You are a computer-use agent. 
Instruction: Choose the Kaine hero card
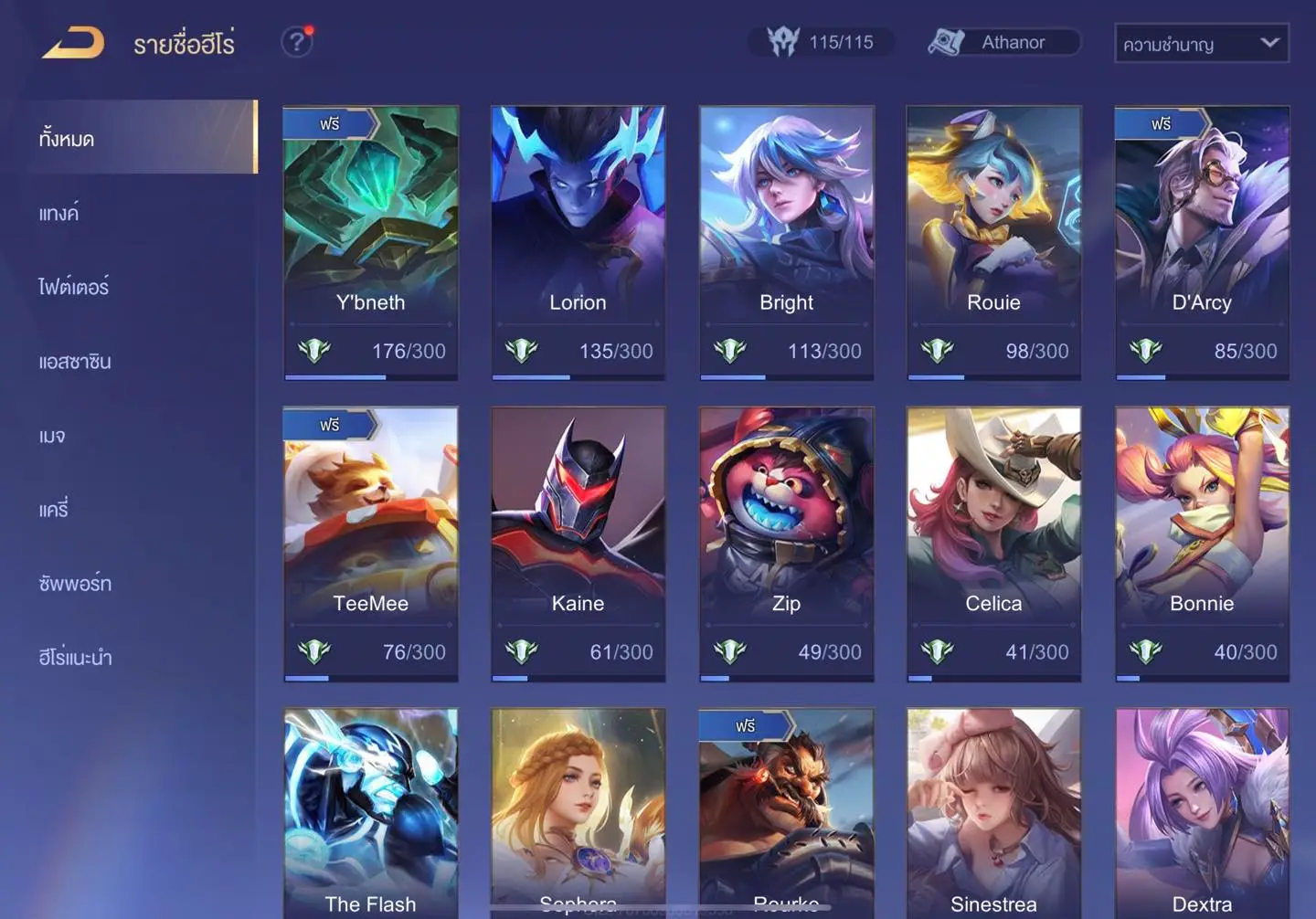[578, 544]
